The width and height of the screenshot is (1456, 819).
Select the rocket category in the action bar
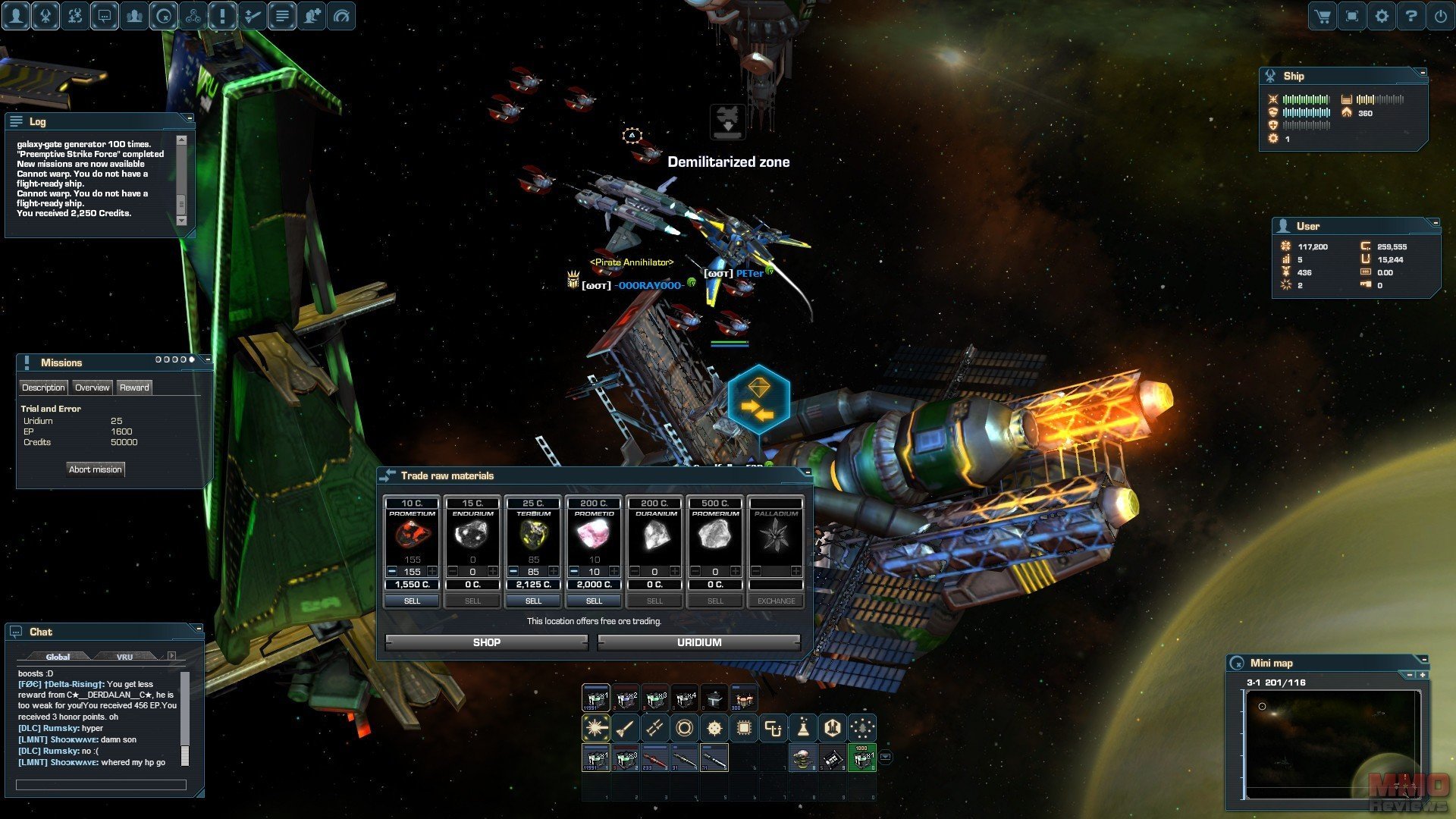625,729
